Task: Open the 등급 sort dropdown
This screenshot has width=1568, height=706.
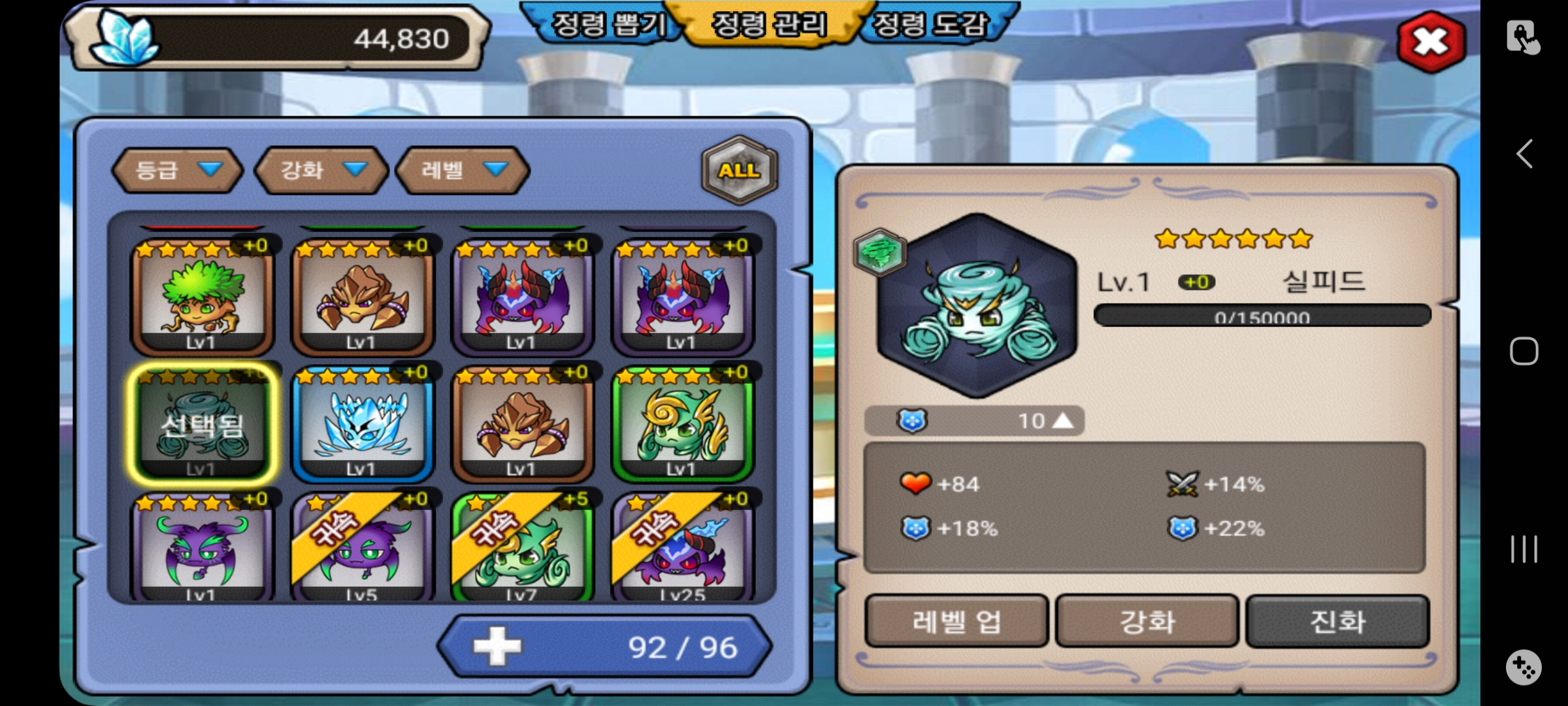Action: pyautogui.click(x=177, y=171)
